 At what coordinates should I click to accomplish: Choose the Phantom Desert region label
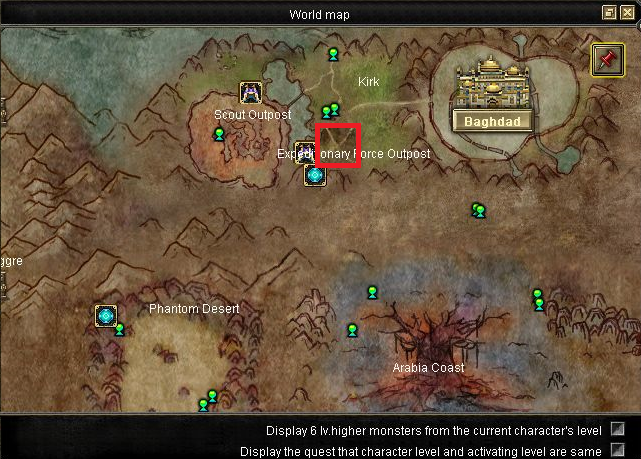[x=194, y=309]
